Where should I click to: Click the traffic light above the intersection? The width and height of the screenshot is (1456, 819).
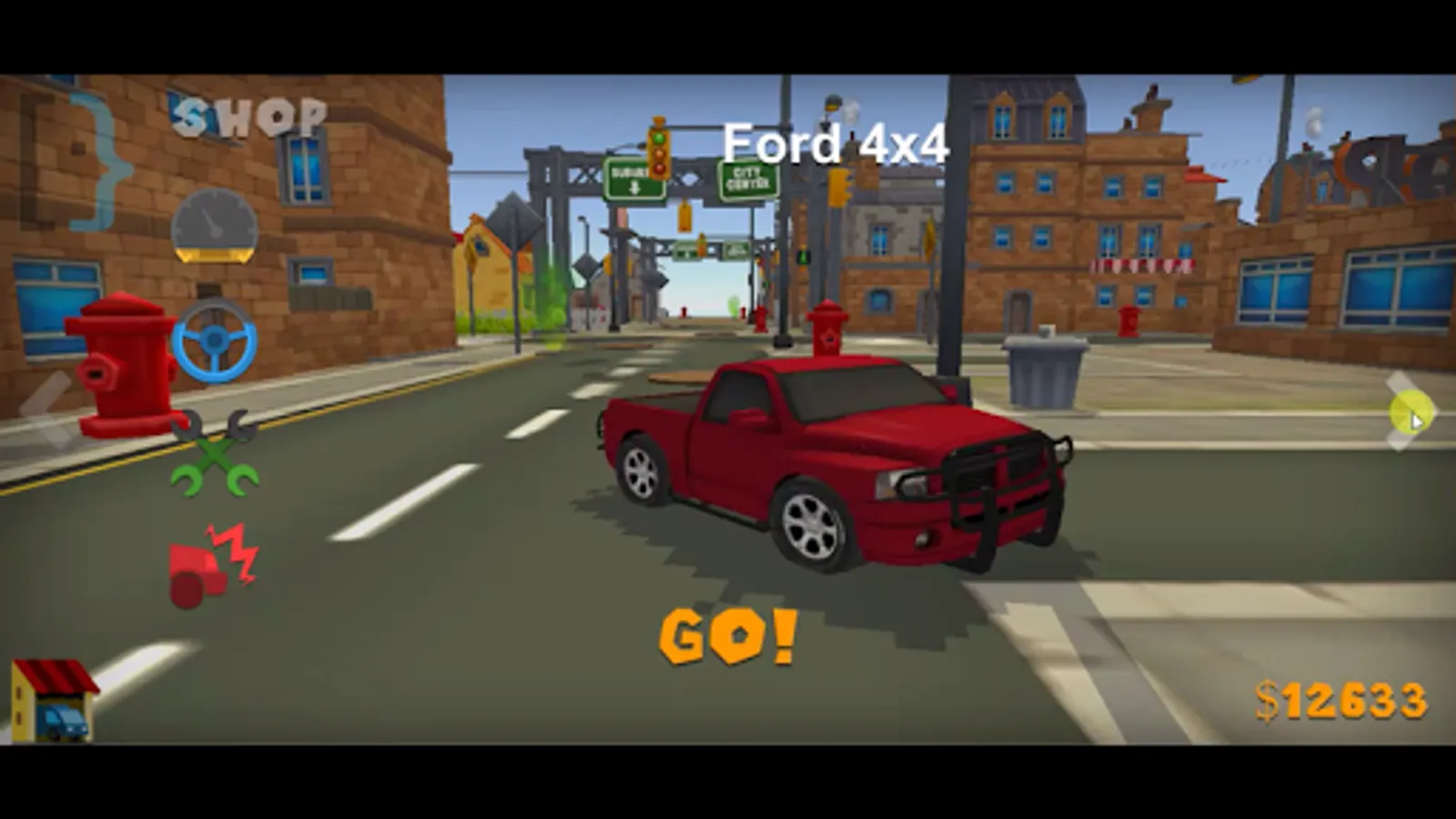pyautogui.click(x=659, y=155)
